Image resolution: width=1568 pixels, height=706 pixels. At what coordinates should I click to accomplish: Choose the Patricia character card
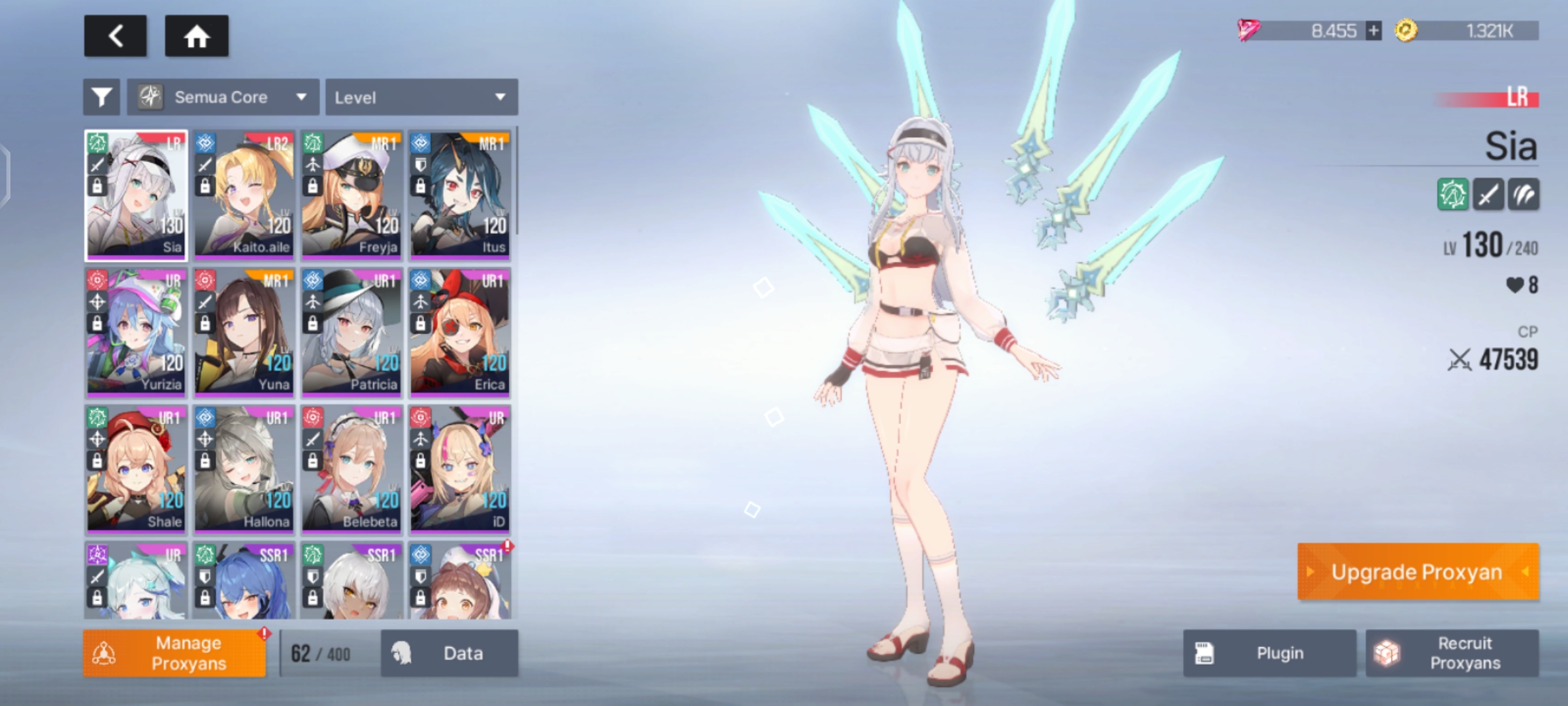351,331
